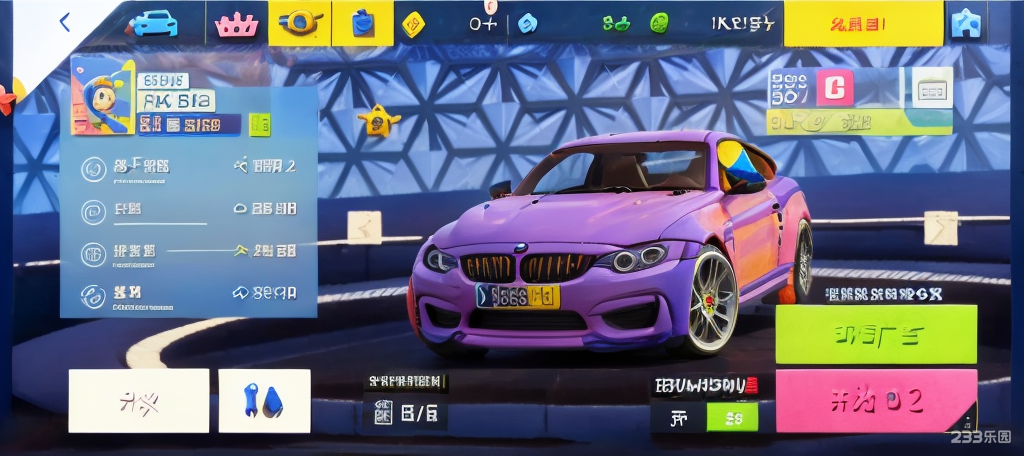Switch to the yellow goggles tab

(x=300, y=23)
